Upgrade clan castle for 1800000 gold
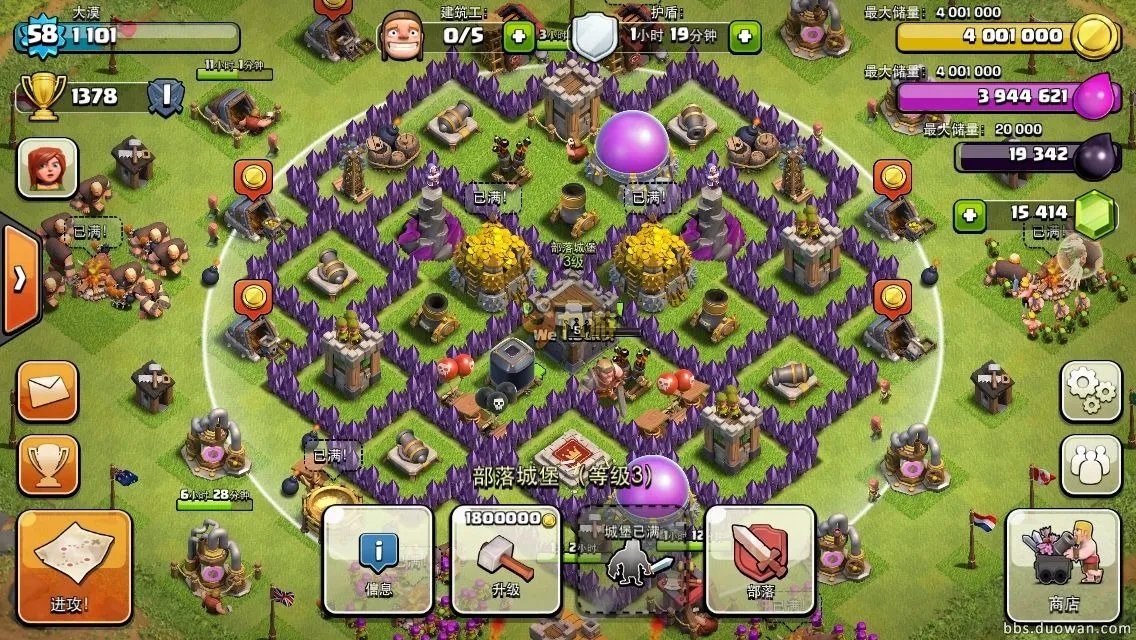Screen dimensions: 1136x640 (x=506, y=559)
